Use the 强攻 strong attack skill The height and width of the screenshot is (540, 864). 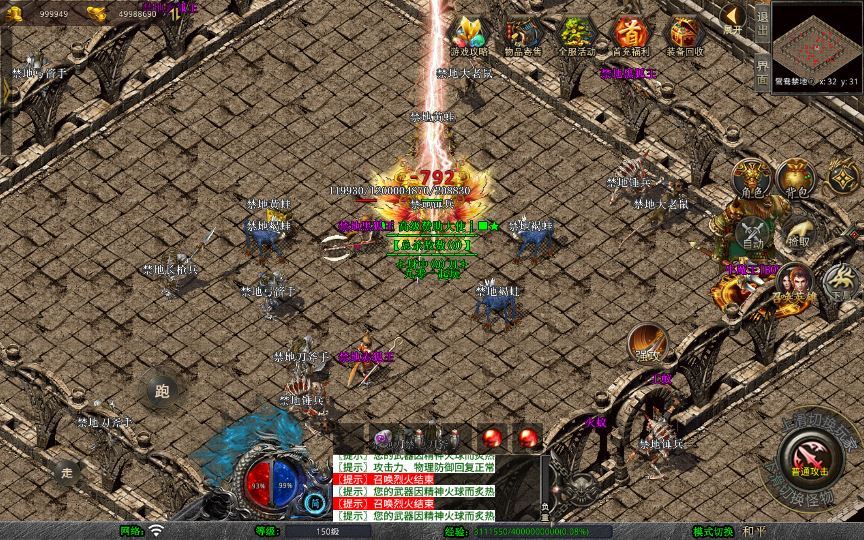tap(648, 344)
